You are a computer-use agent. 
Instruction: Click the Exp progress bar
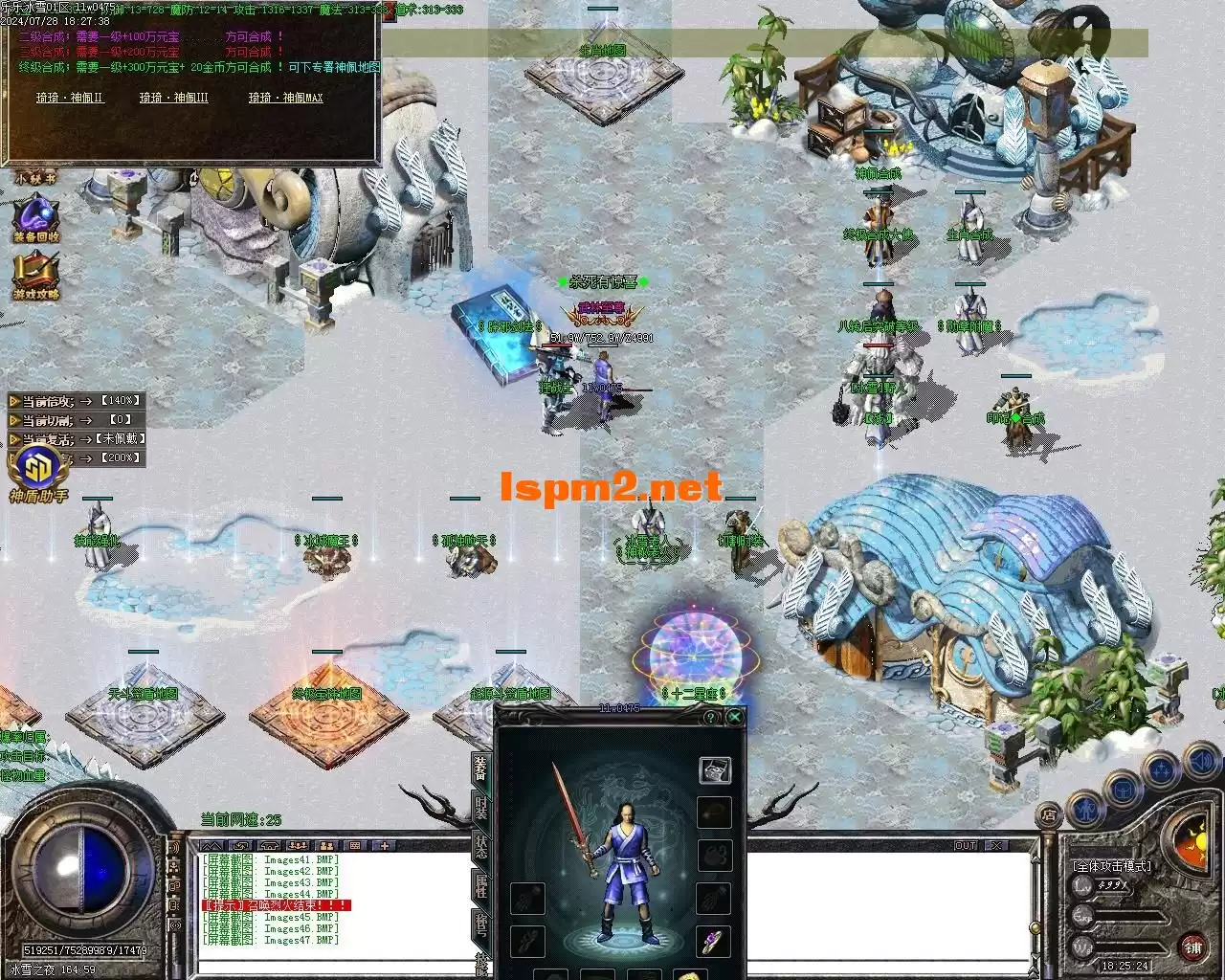click(x=1128, y=917)
